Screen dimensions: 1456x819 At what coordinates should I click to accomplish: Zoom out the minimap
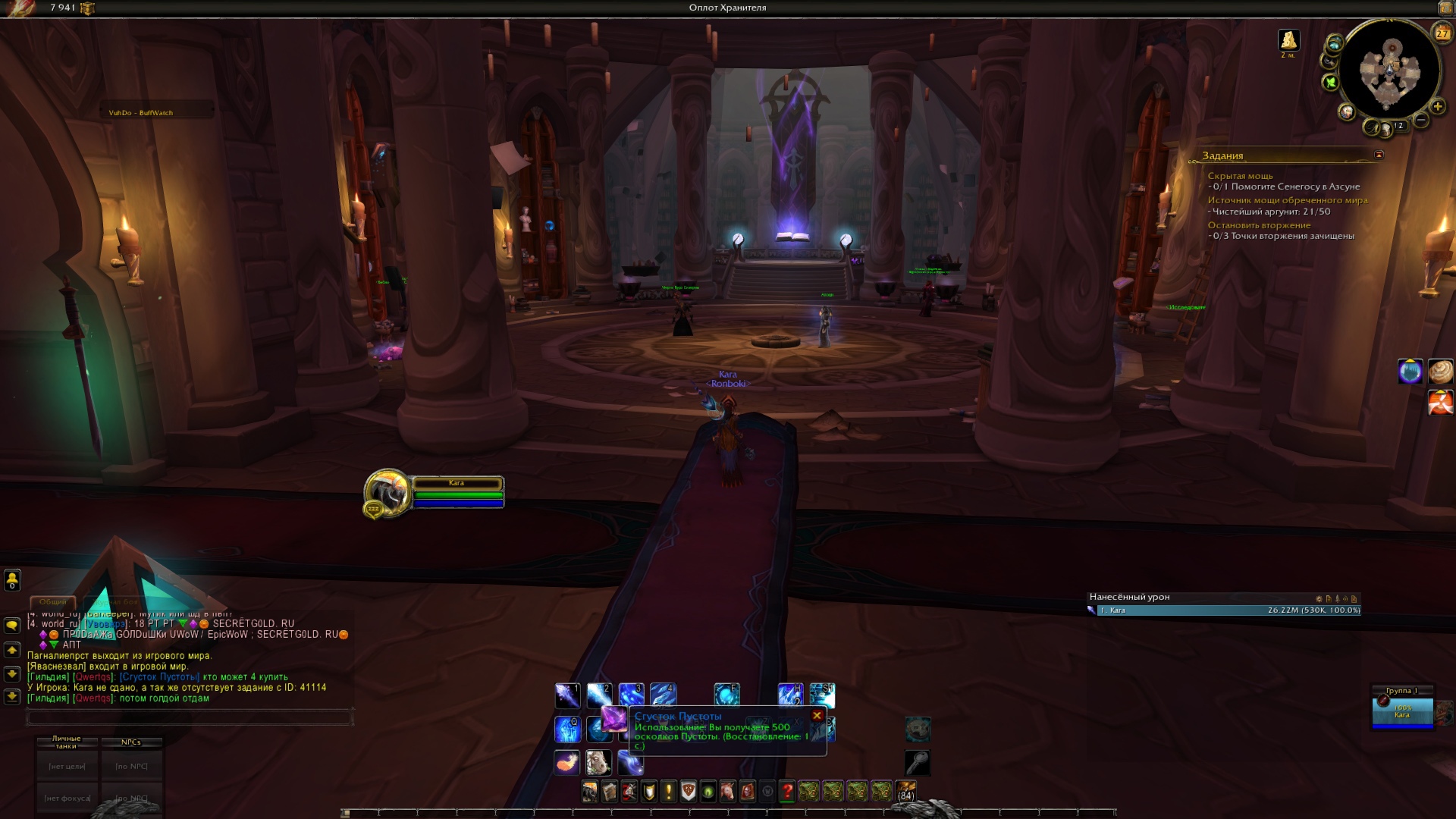(1421, 120)
